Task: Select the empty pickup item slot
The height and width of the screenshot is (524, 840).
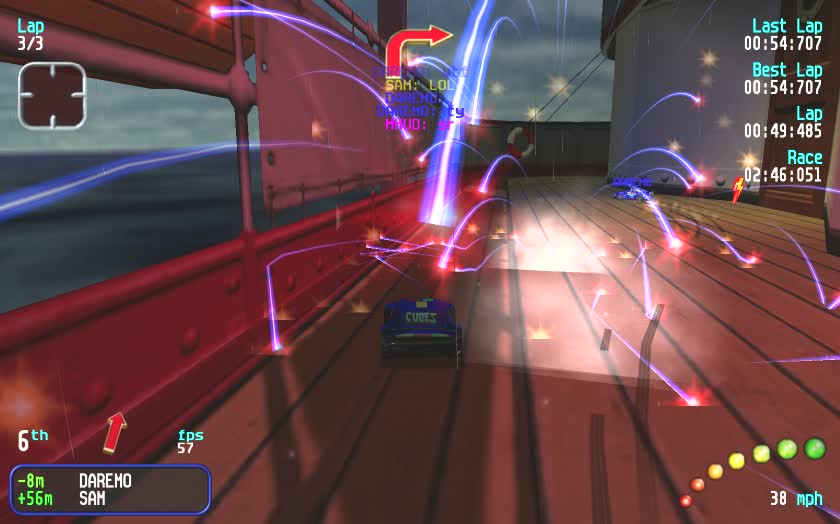Action: [x=52, y=95]
